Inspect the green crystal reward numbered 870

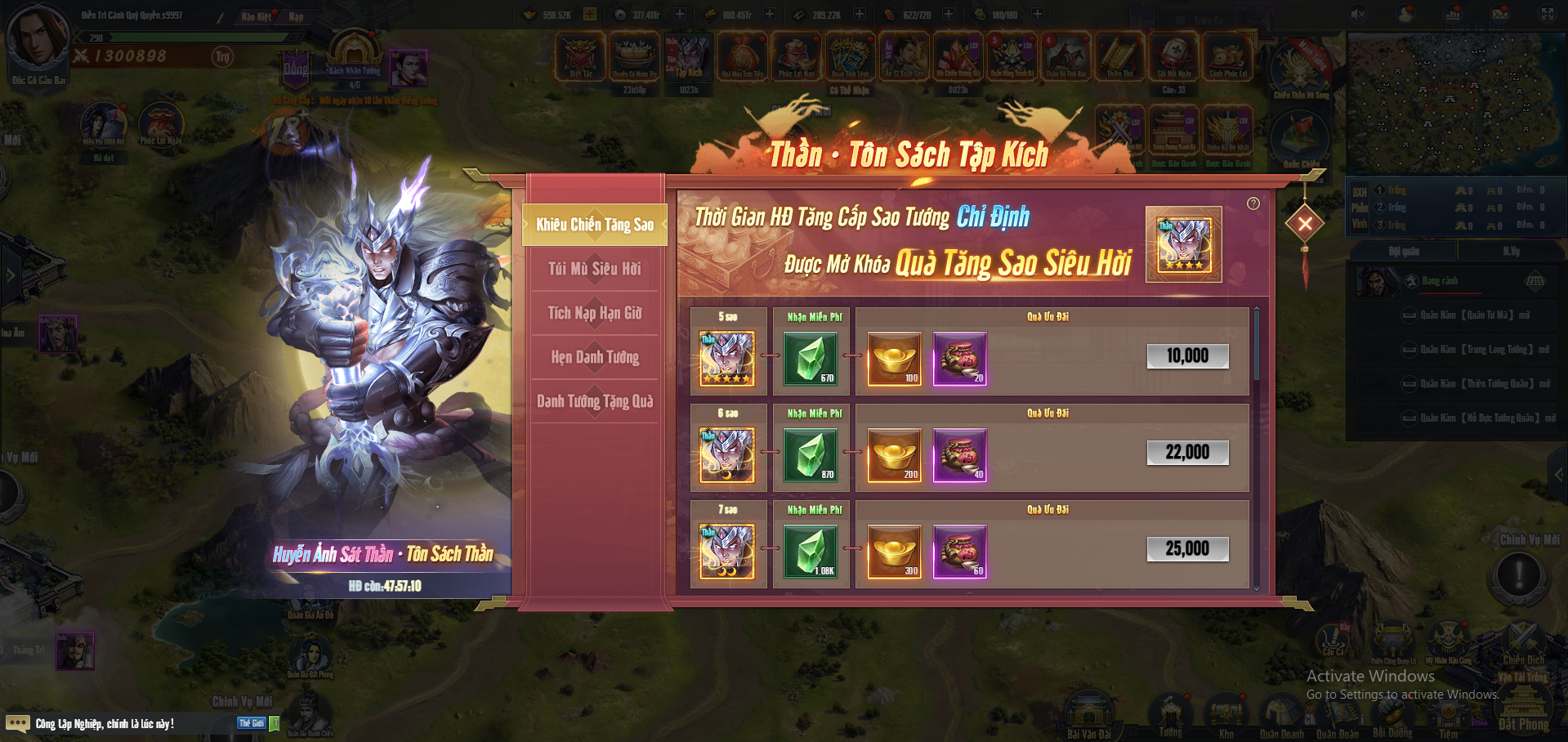[811, 455]
